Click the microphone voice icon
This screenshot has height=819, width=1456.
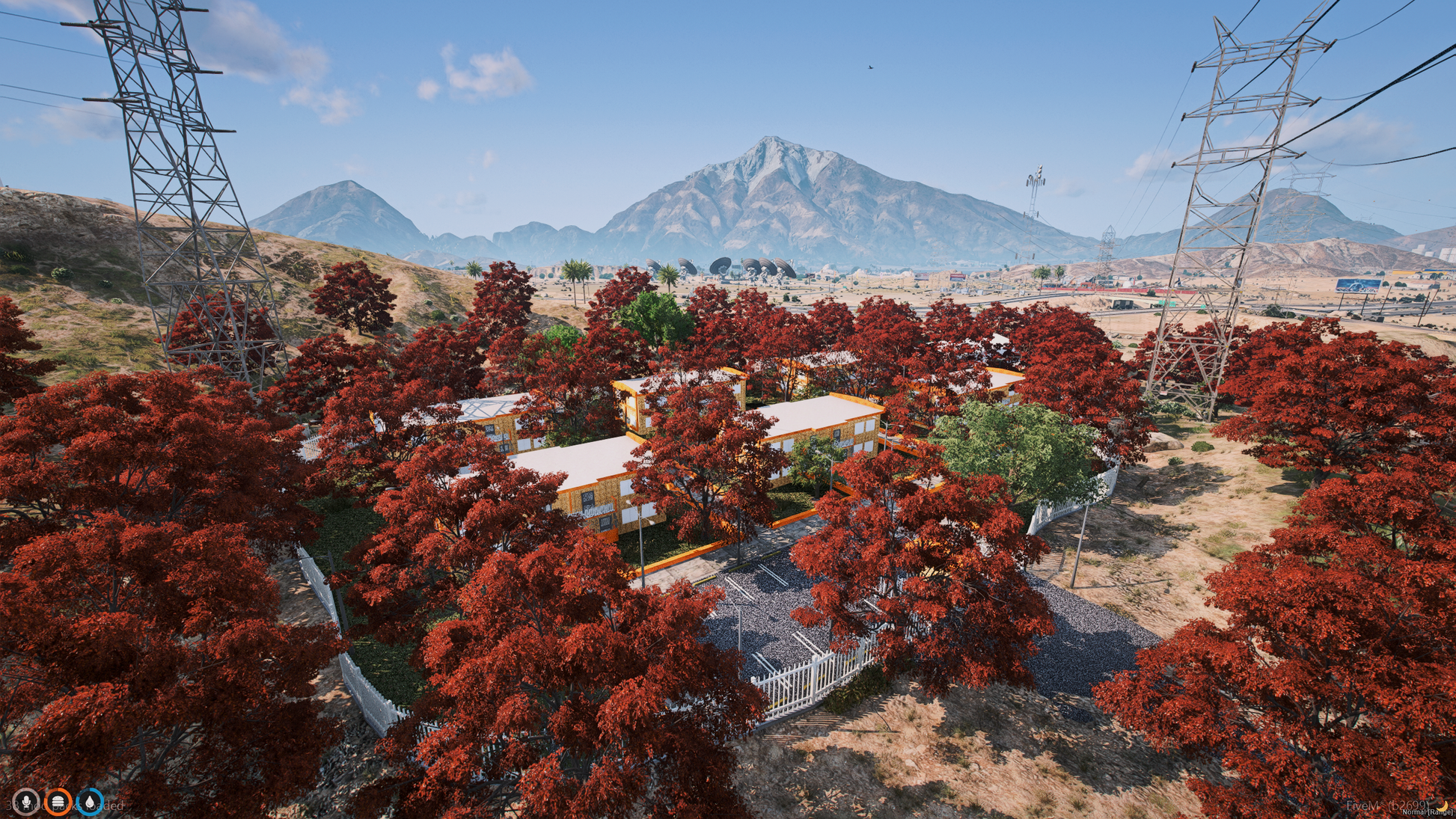[26, 803]
